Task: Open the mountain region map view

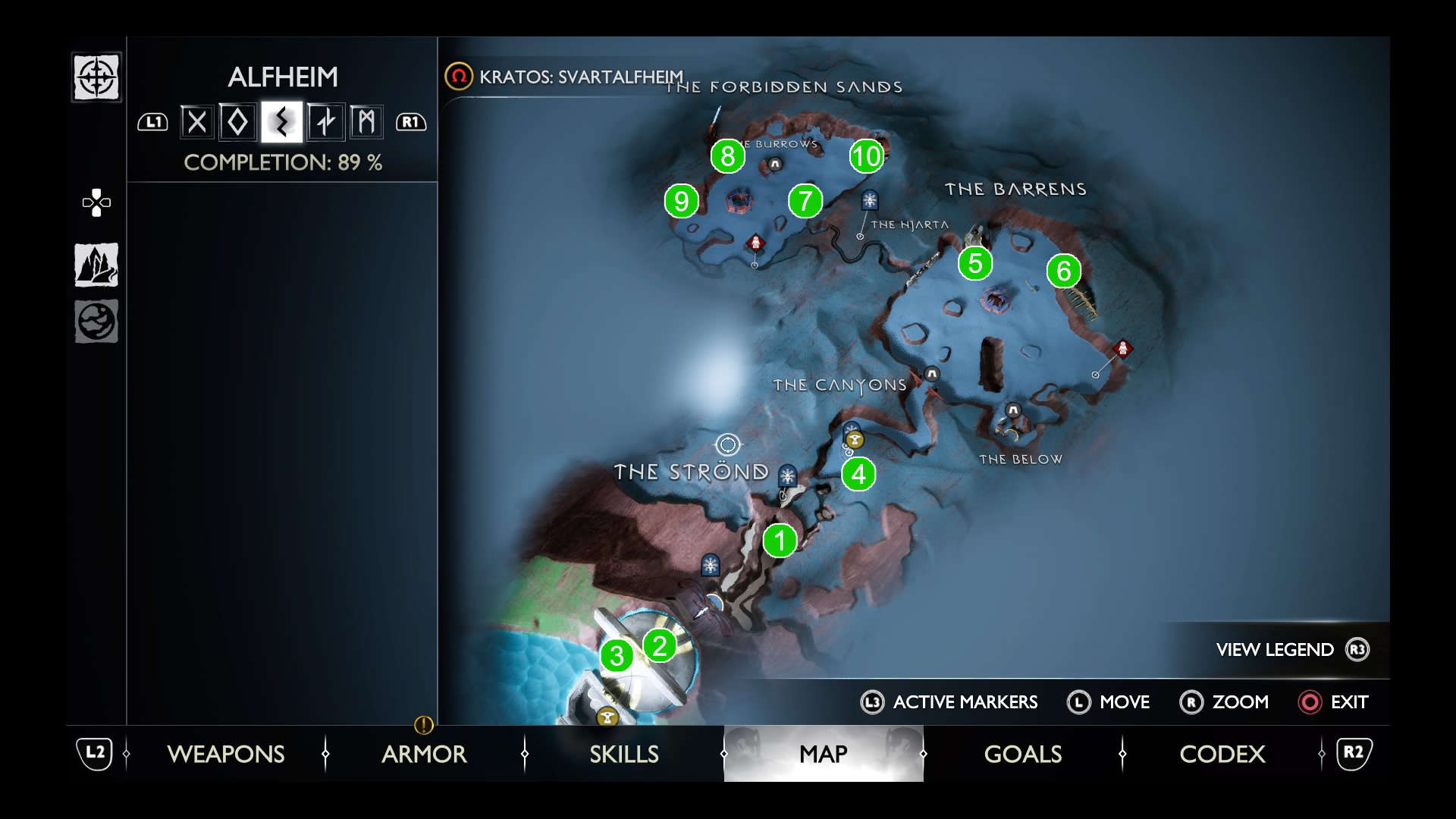Action: [x=96, y=265]
